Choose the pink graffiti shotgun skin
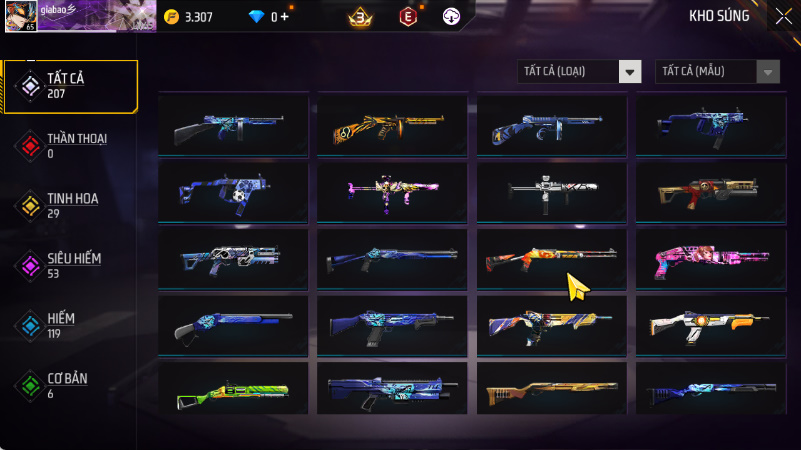801x450 pixels. 711,259
